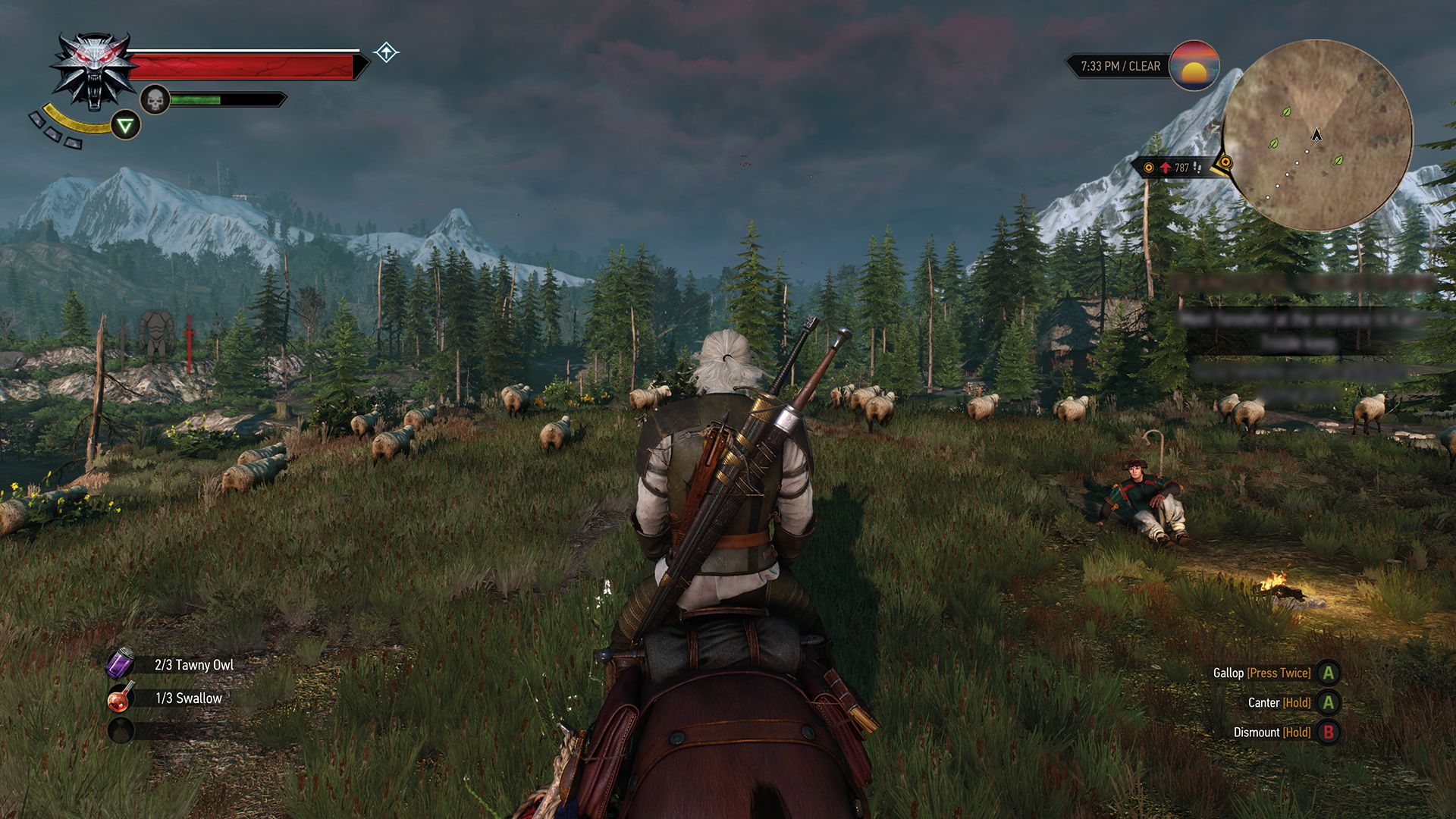1456x819 pixels.
Task: Click the sunset weather icon
Action: (x=1194, y=67)
